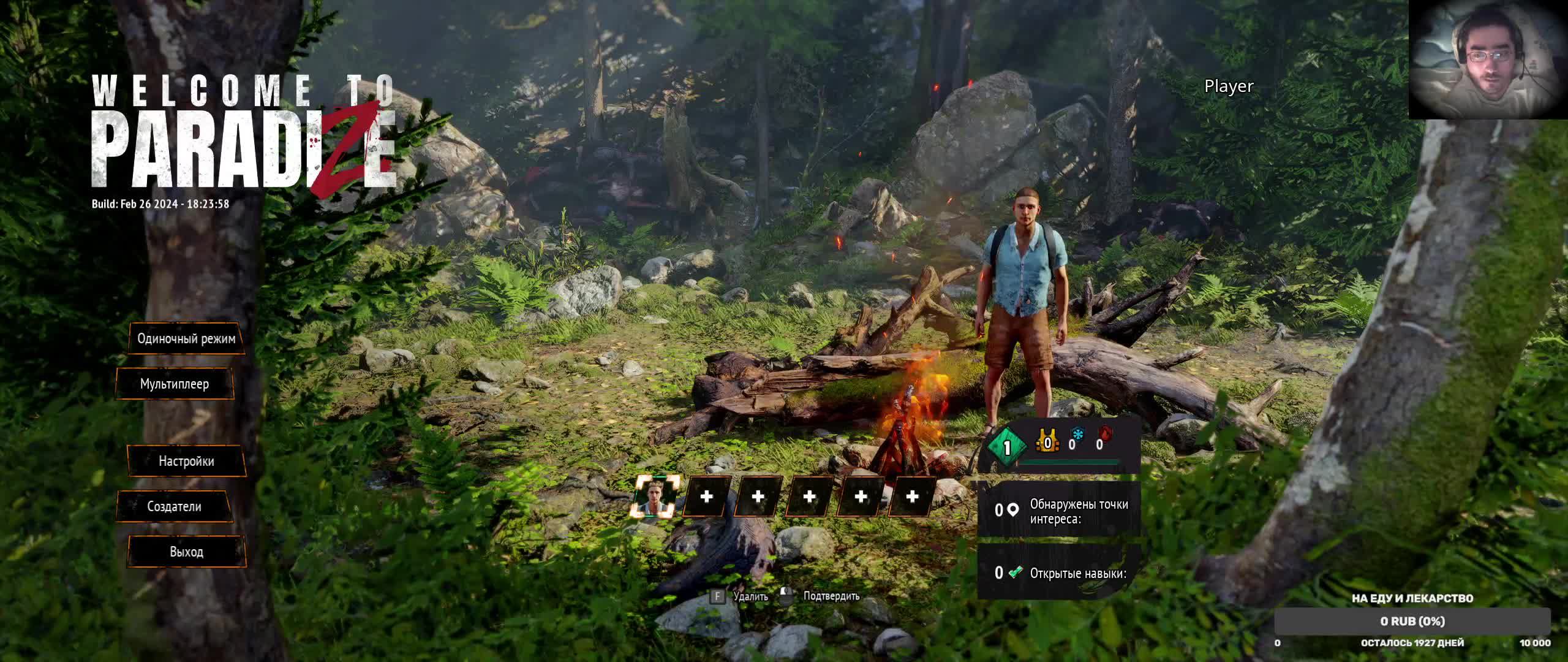View the Создатели credits
The image size is (1568, 662).
click(174, 507)
